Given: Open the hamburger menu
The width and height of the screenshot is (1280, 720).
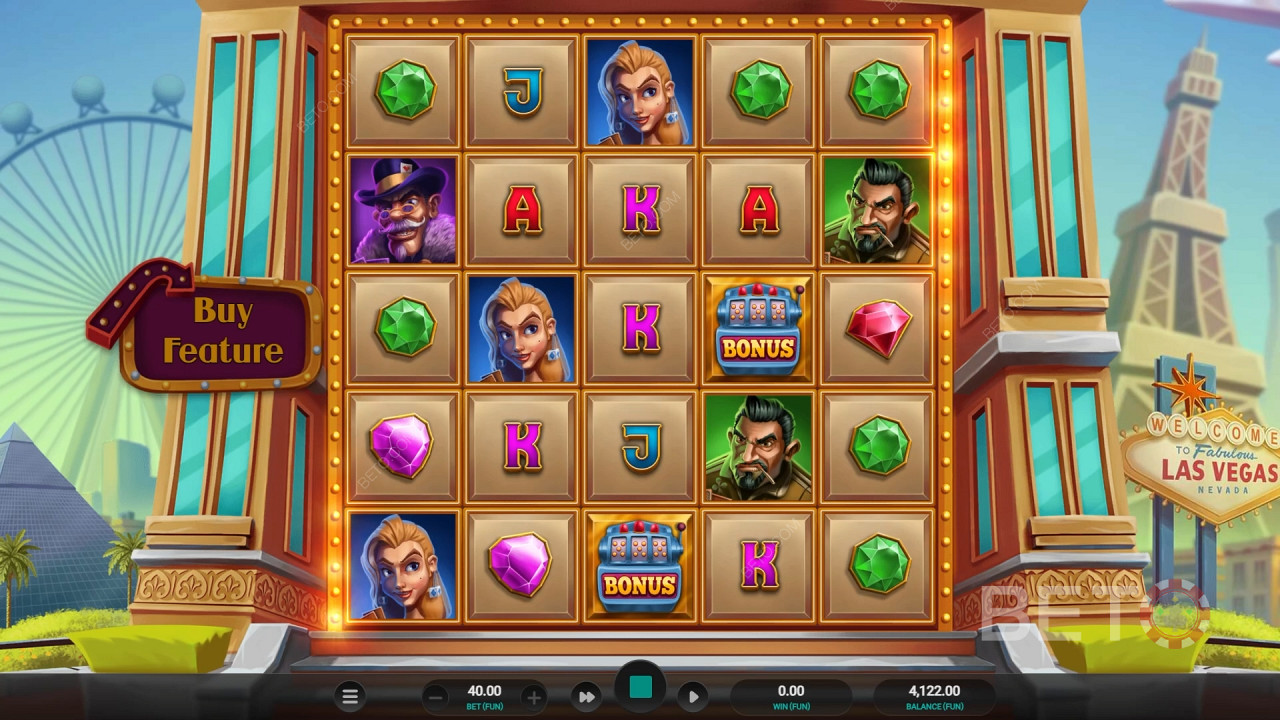Looking at the screenshot, I should coord(350,697).
